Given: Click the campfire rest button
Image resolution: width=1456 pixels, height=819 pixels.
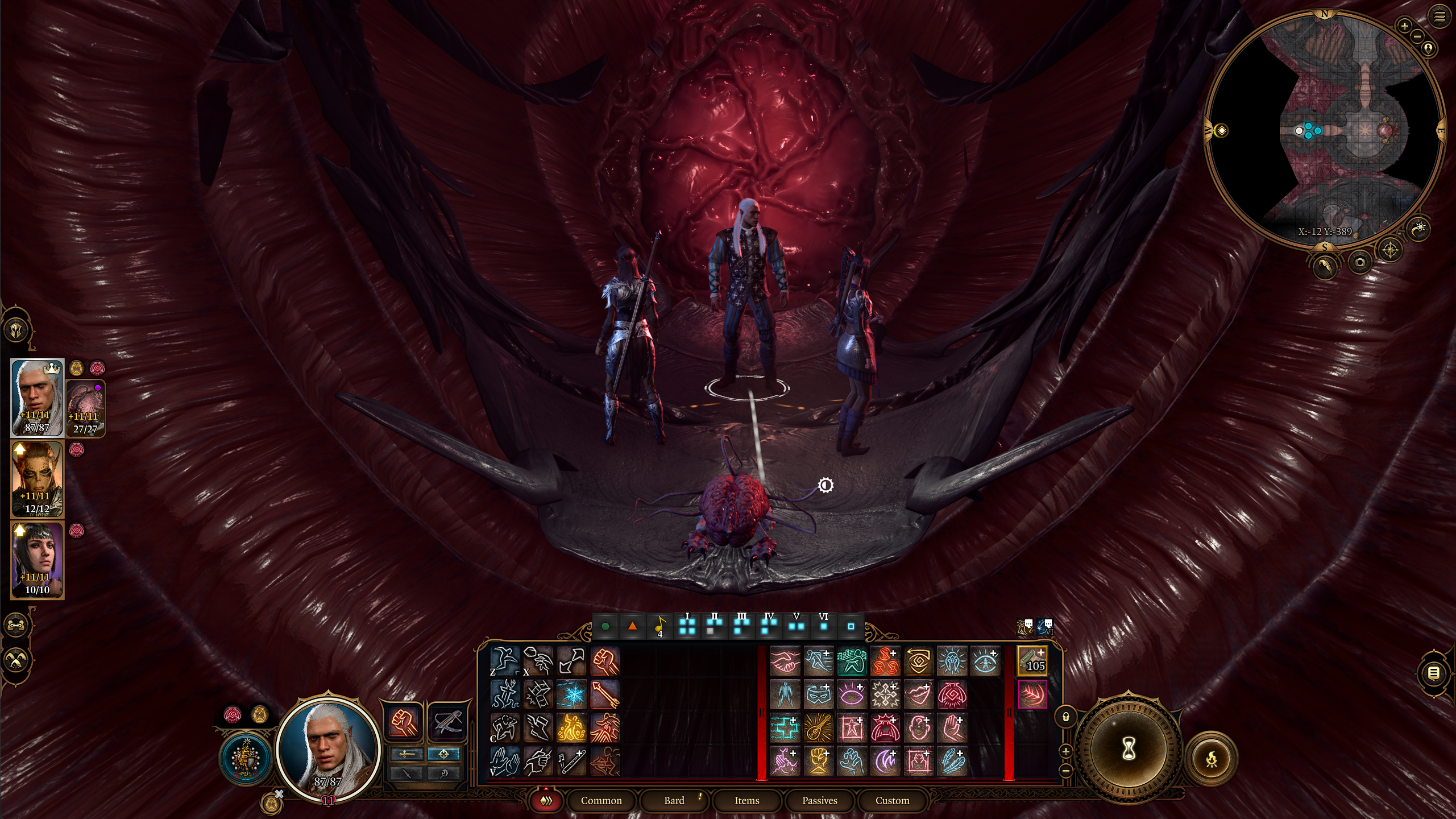Looking at the screenshot, I should point(1212,758).
